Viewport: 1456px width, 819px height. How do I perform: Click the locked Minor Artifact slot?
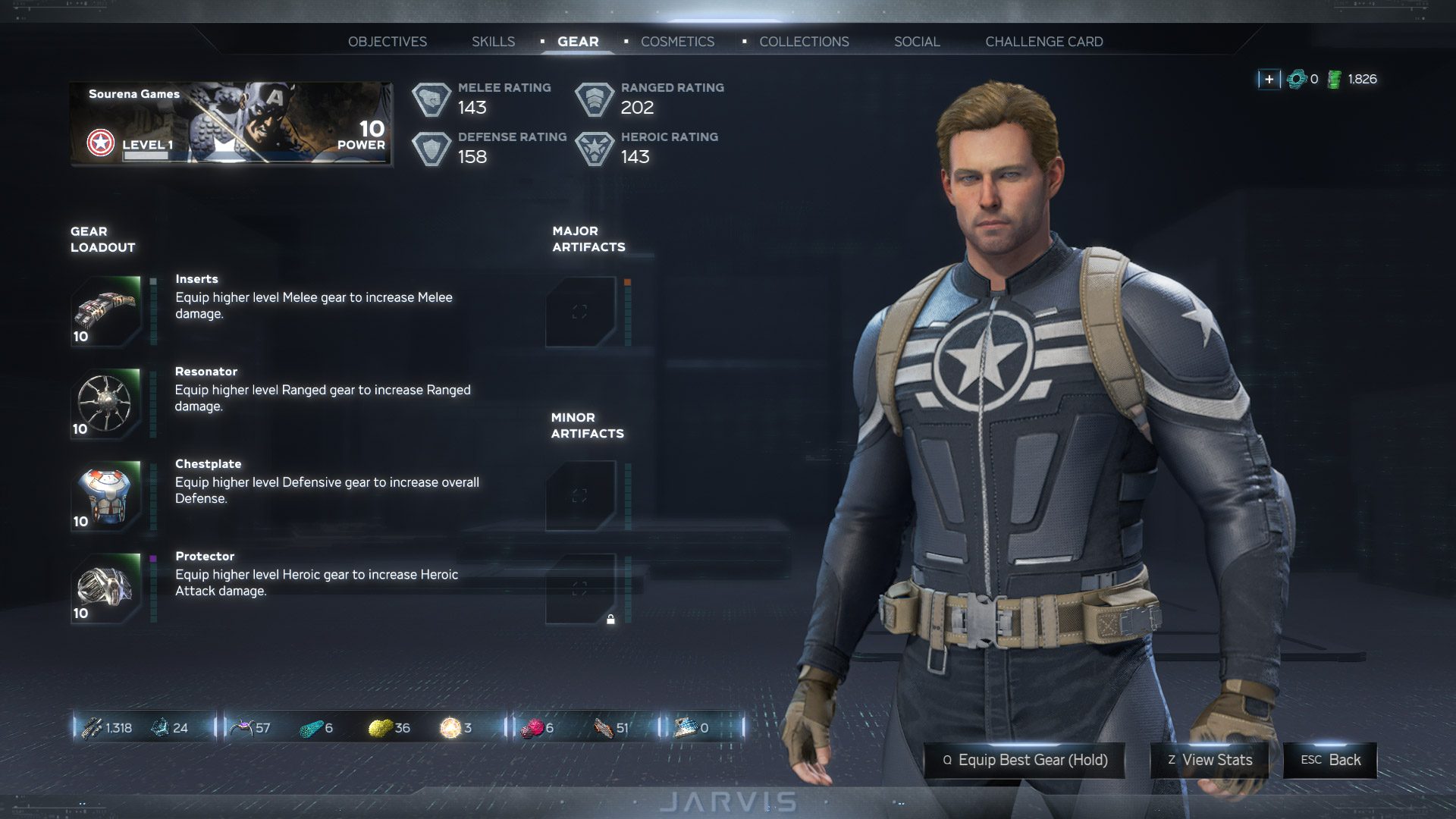[x=580, y=588]
